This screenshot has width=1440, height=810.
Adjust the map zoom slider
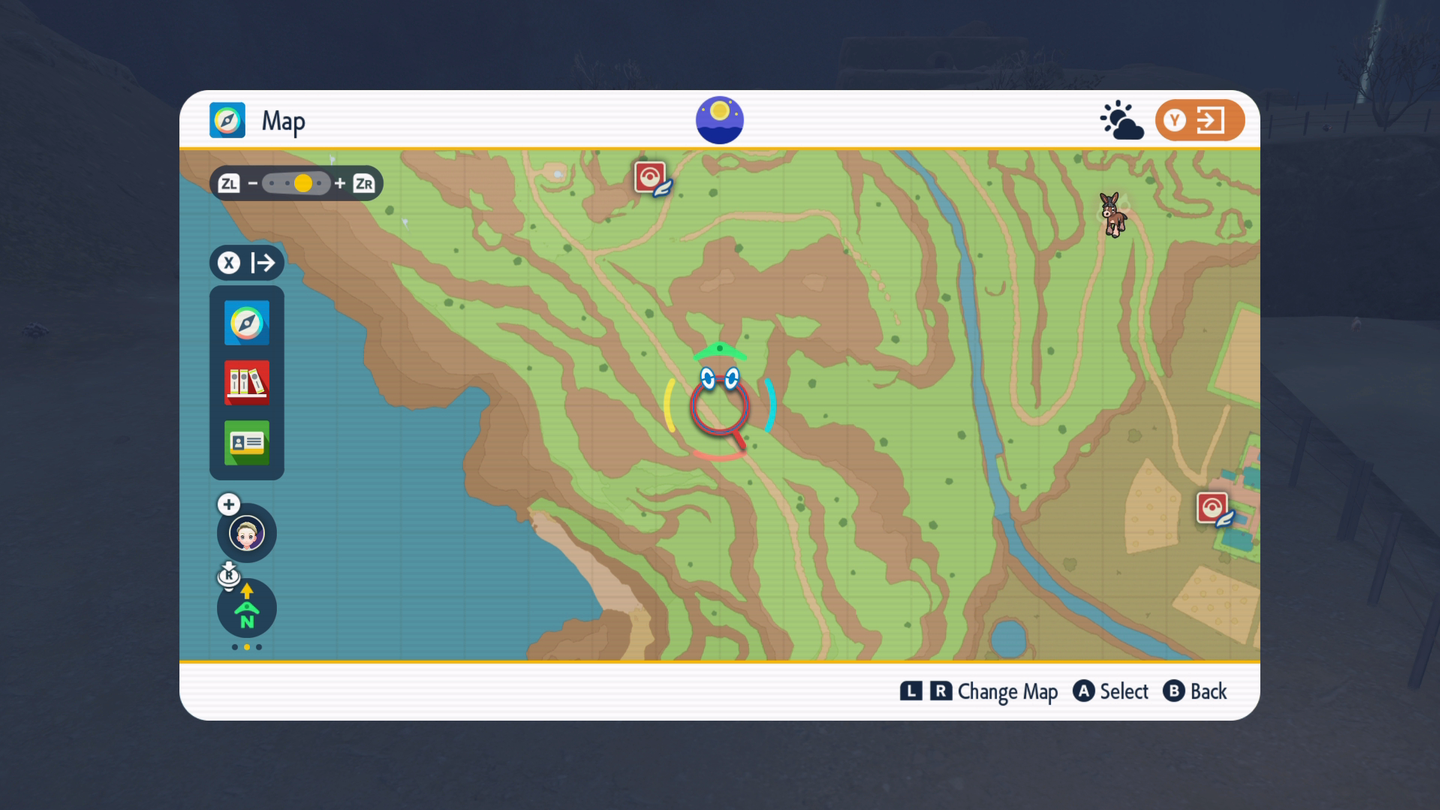pos(296,183)
